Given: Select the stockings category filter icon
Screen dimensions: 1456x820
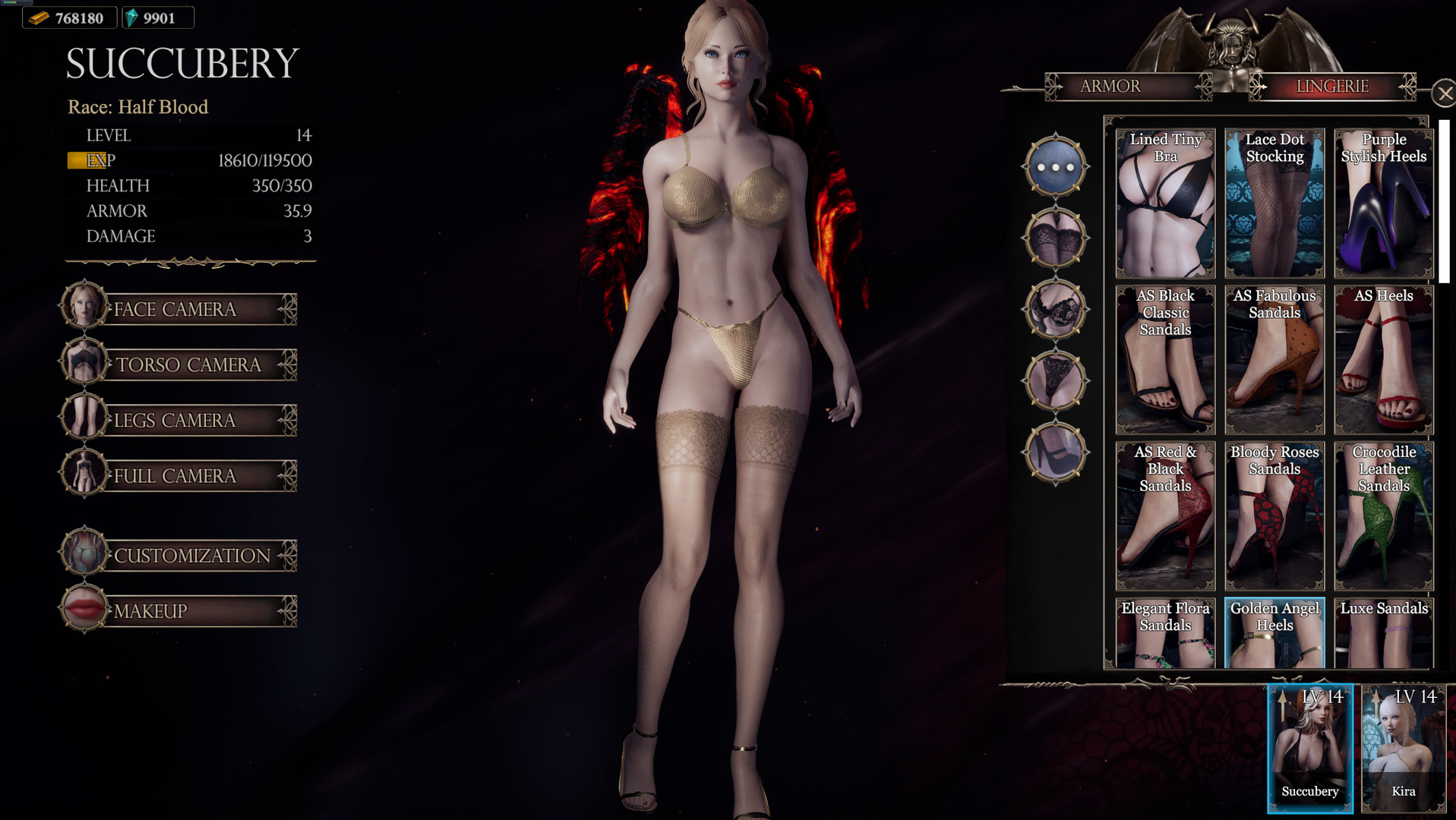Looking at the screenshot, I should pyautogui.click(x=1054, y=238).
